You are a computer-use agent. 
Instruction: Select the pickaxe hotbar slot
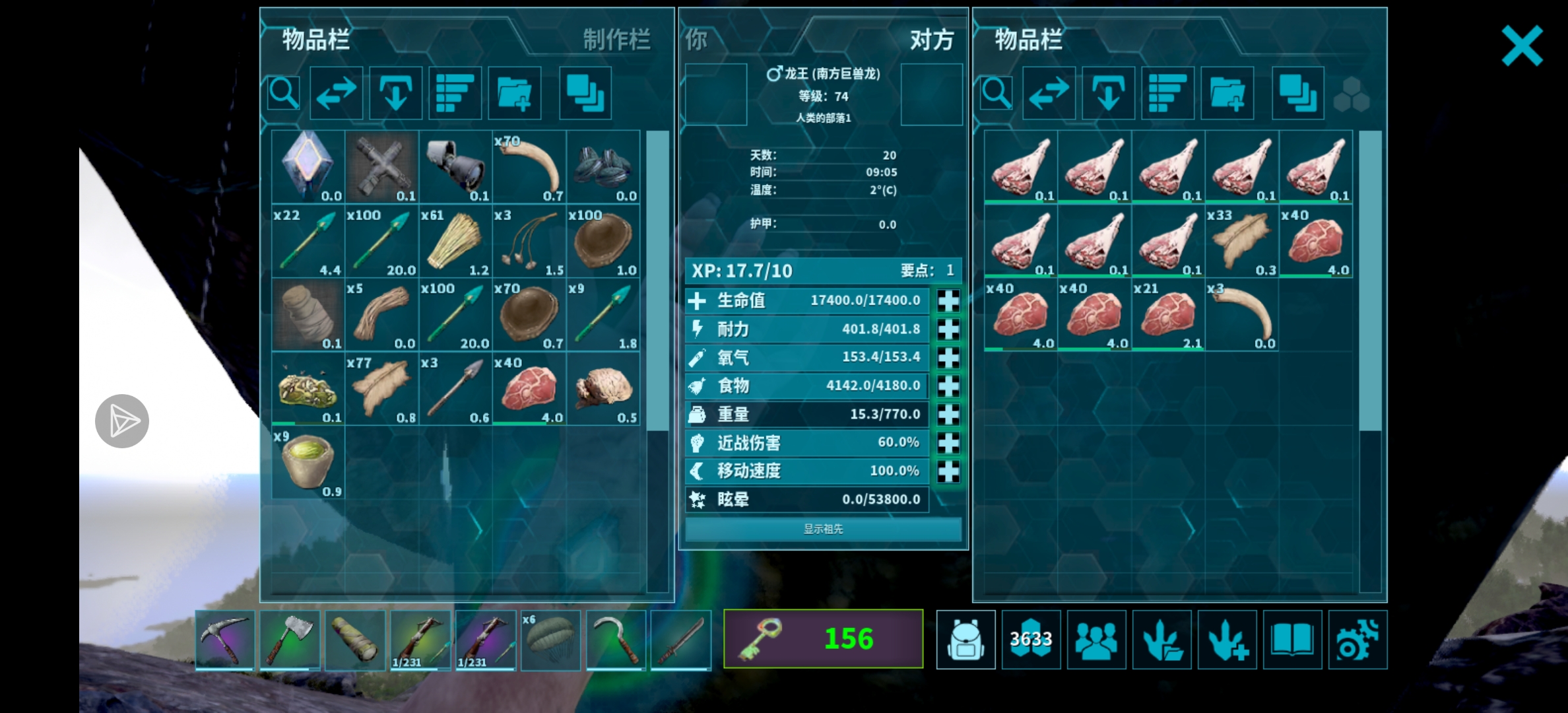pos(225,640)
